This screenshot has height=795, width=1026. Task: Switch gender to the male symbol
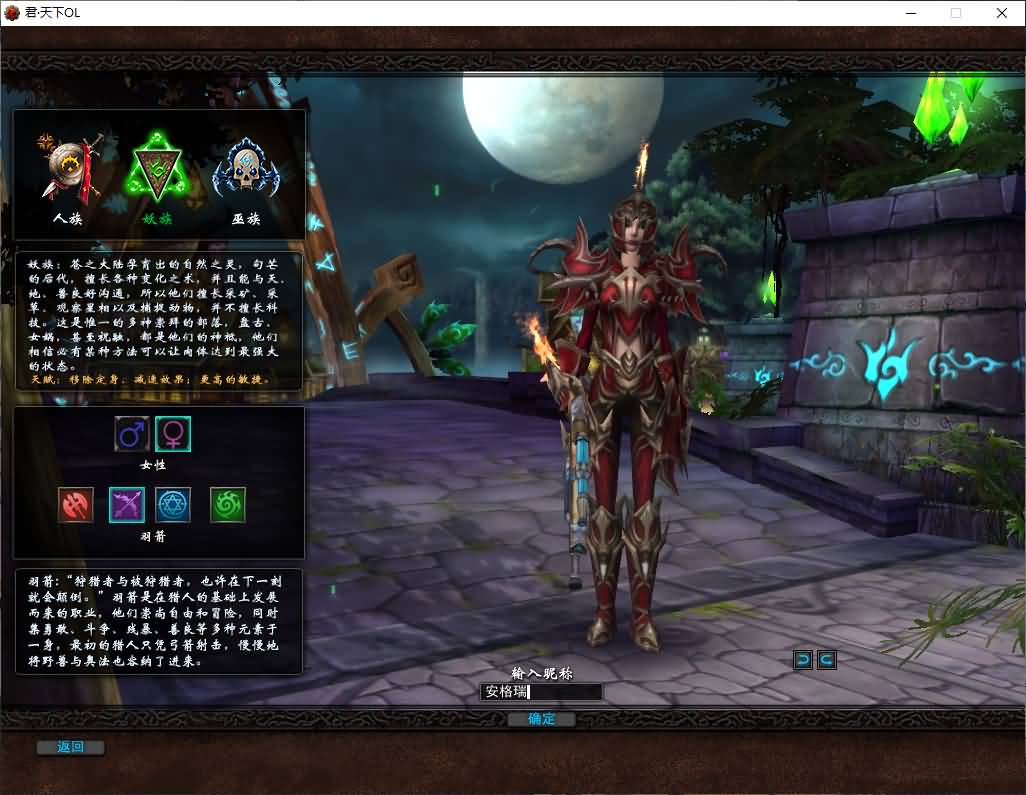(132, 434)
